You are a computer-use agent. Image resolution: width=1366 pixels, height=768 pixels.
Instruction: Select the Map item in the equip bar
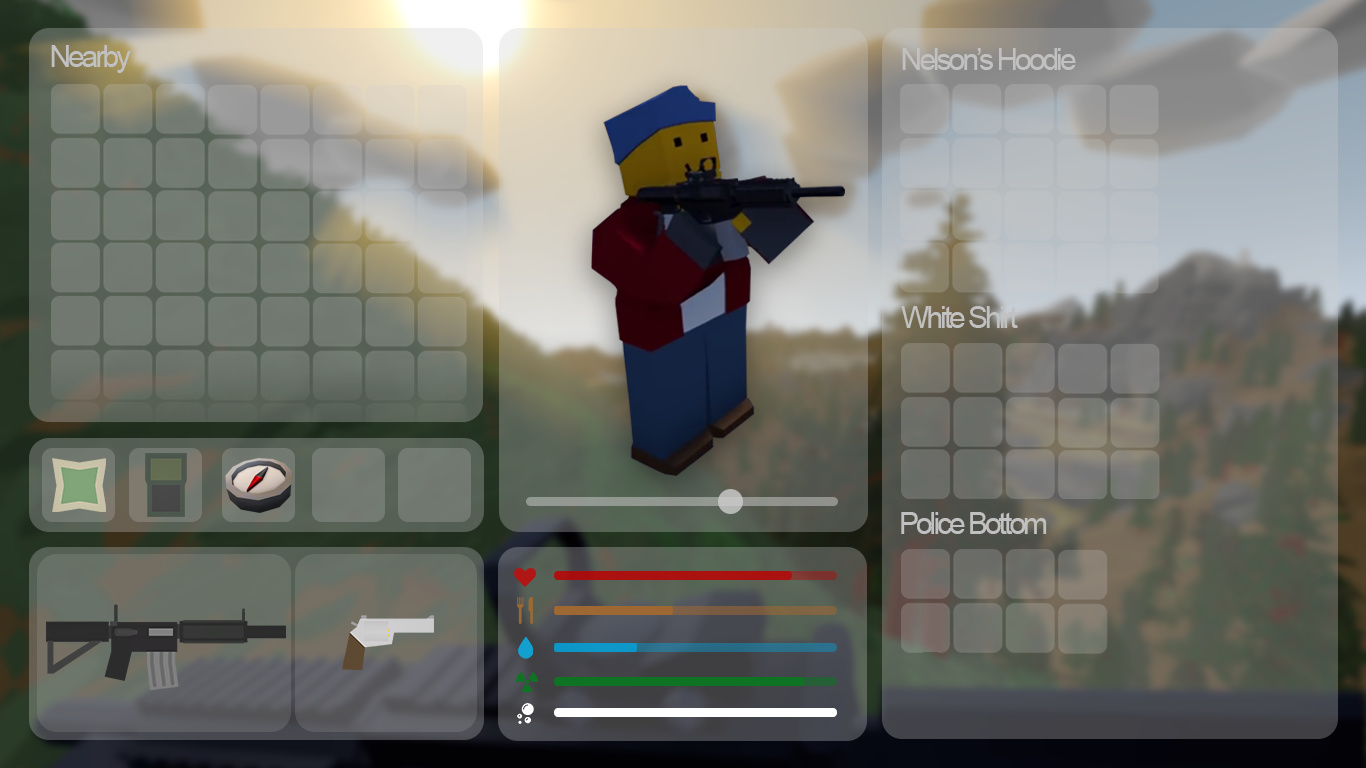click(76, 484)
